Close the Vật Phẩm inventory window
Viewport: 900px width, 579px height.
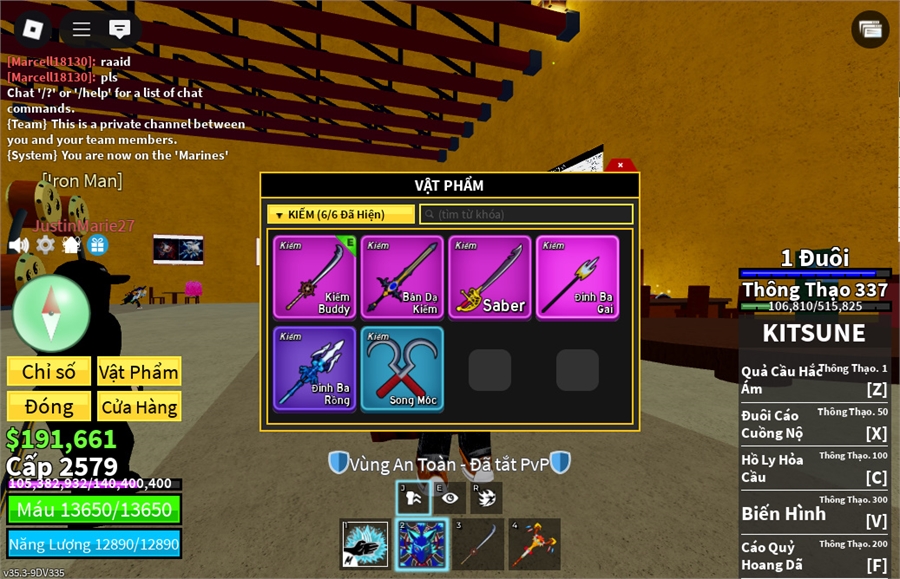(x=620, y=164)
